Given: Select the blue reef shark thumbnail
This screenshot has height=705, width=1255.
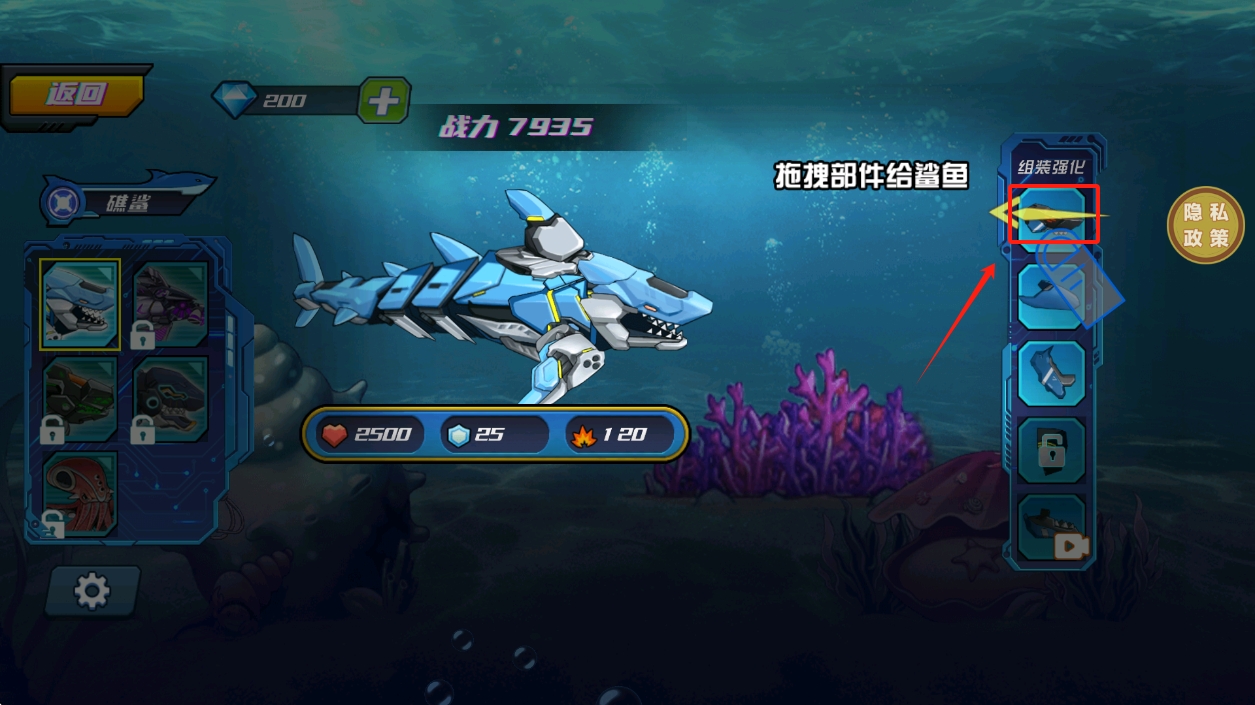Looking at the screenshot, I should pyautogui.click(x=80, y=304).
